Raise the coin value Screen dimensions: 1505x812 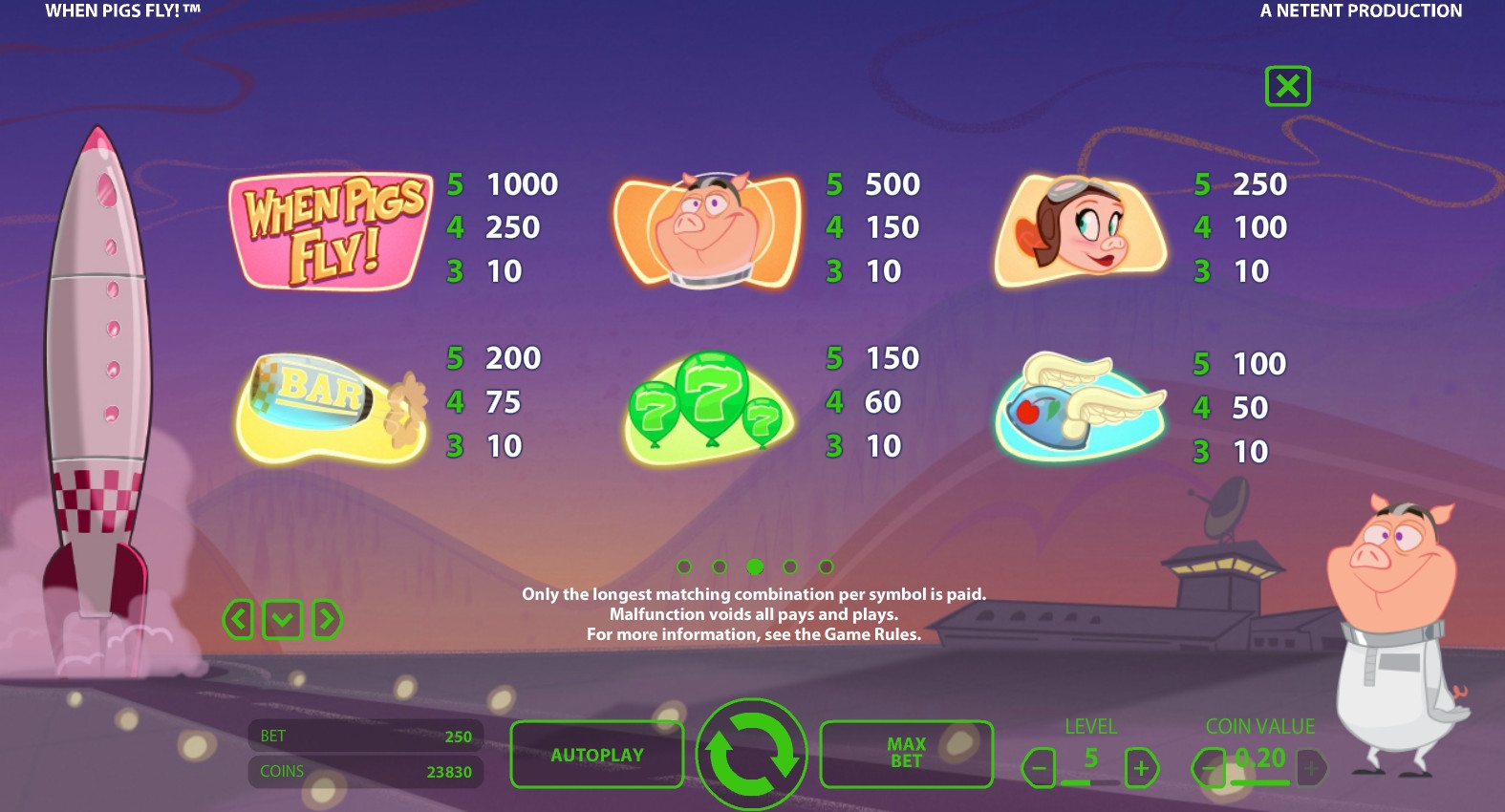1311,767
